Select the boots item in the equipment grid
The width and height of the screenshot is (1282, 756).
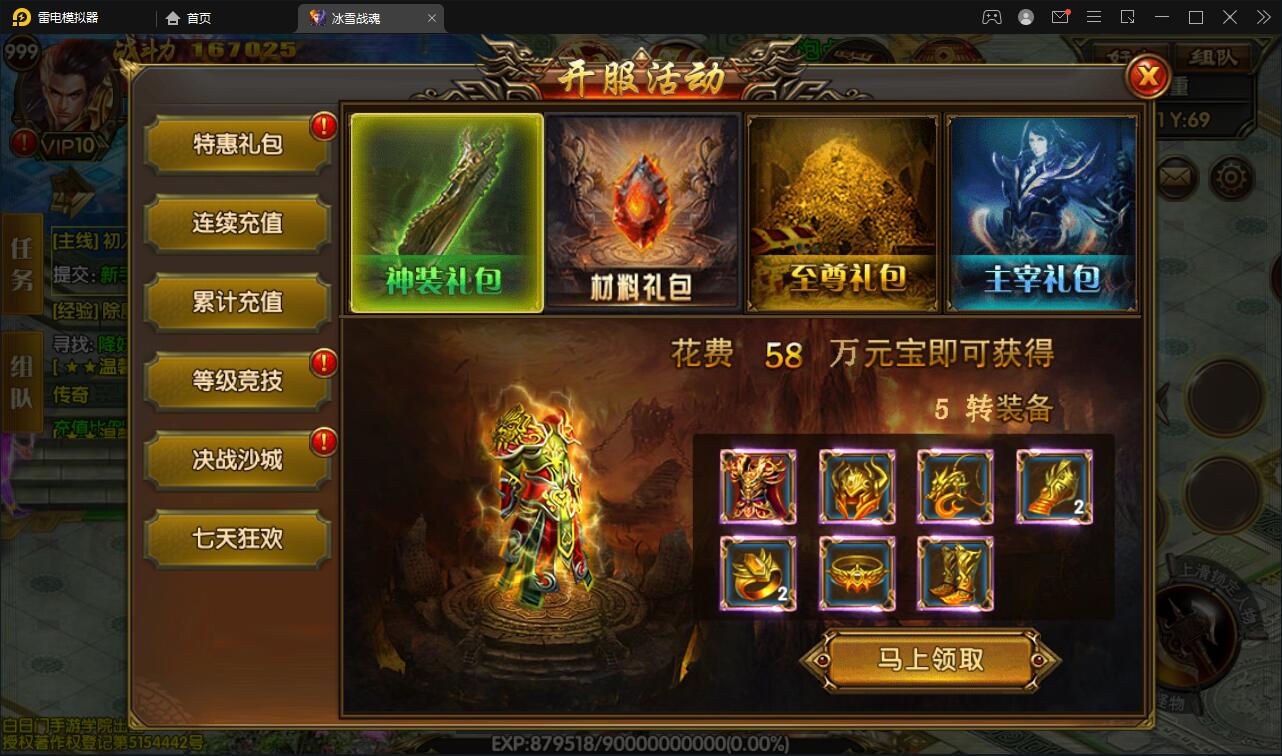[955, 573]
